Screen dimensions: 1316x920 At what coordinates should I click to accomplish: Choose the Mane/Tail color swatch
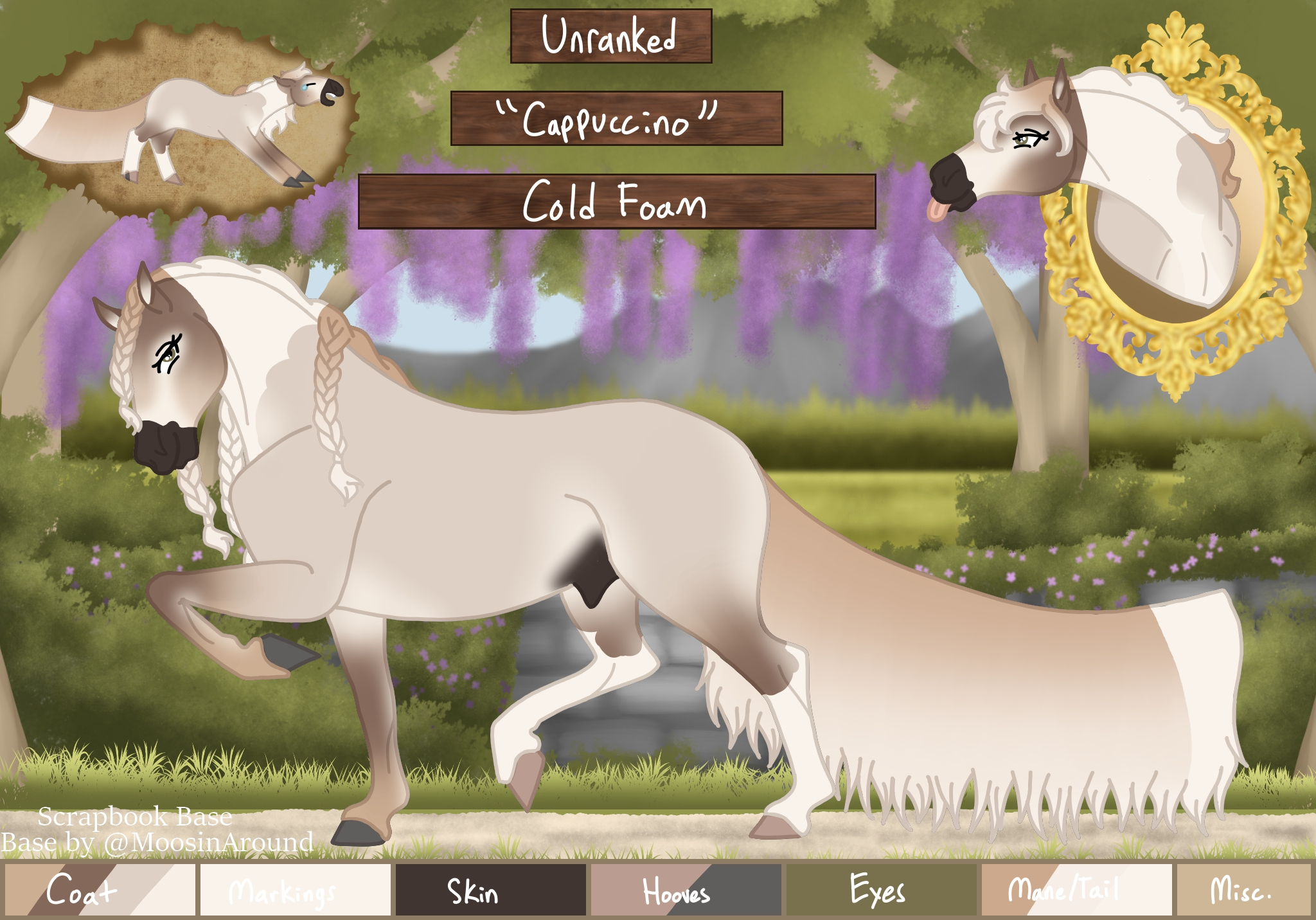[x=1076, y=890]
